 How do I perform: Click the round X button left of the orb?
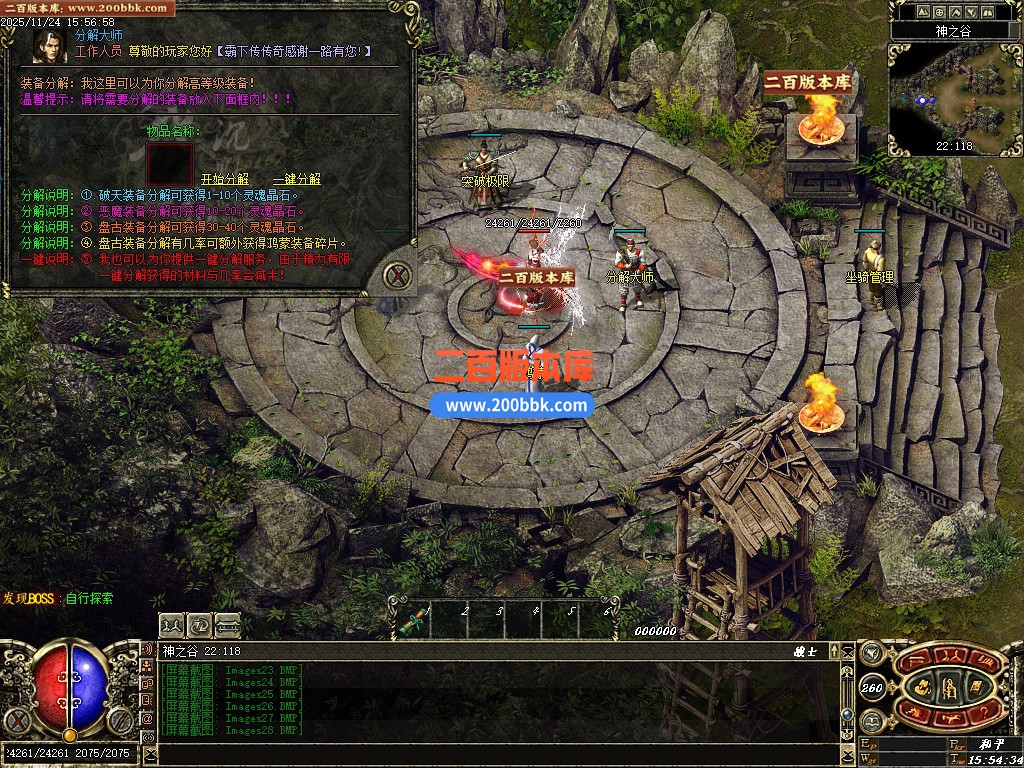click(15, 719)
